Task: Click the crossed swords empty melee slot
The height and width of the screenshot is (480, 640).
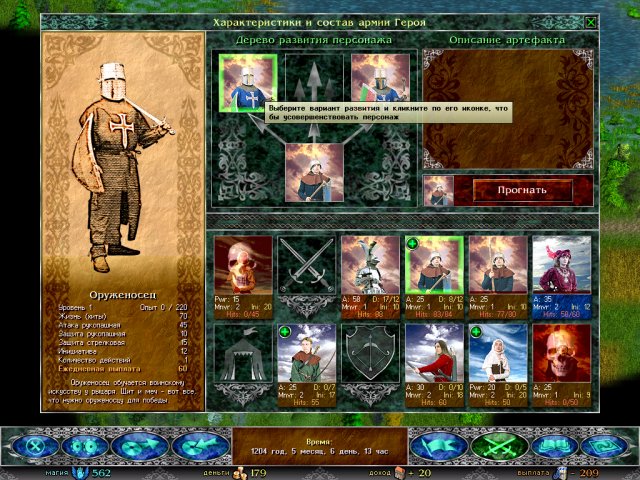Action: (306, 264)
